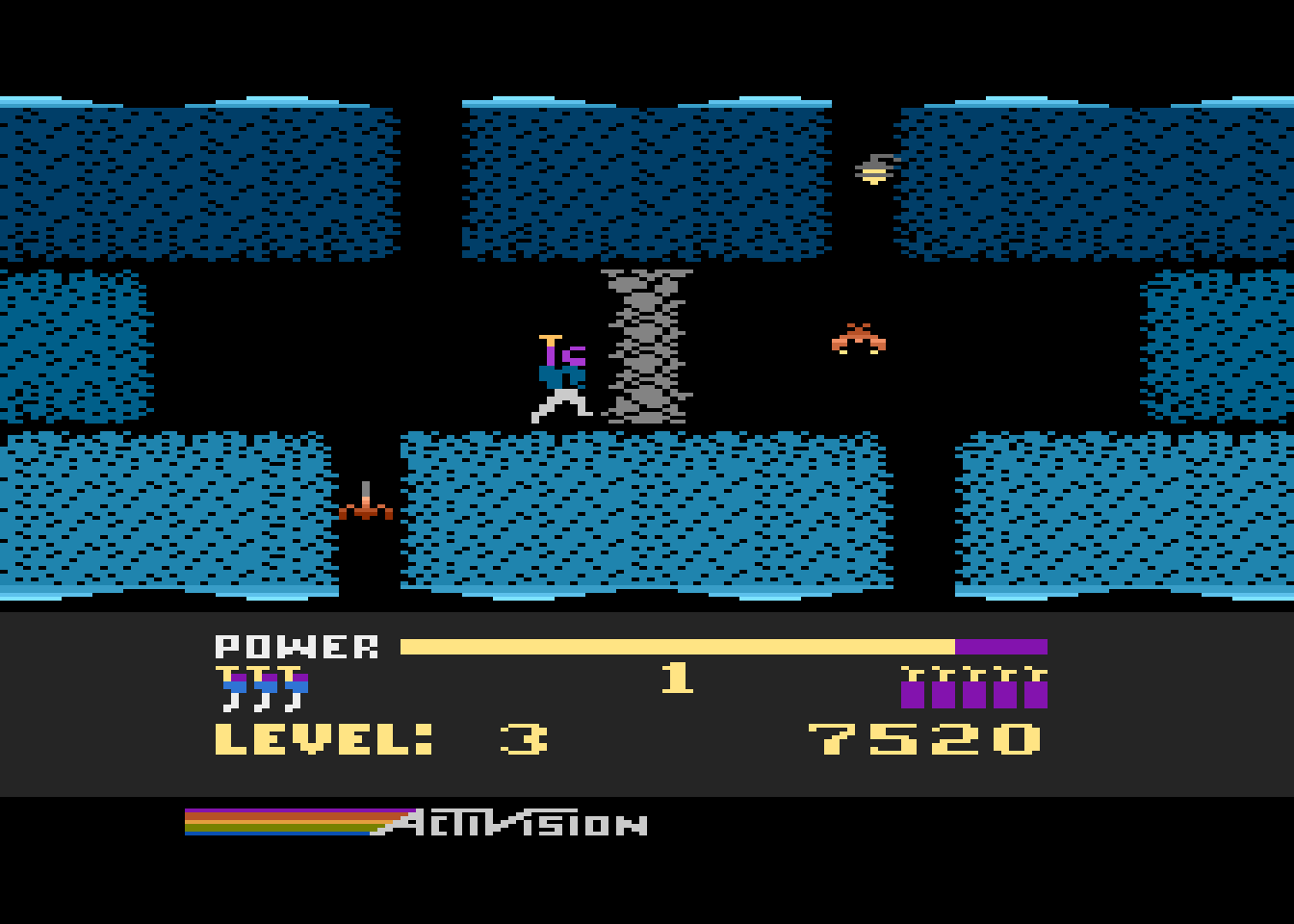The height and width of the screenshot is (924, 1294).
Task: Click the yellow portion of the power bar
Action: point(674,643)
